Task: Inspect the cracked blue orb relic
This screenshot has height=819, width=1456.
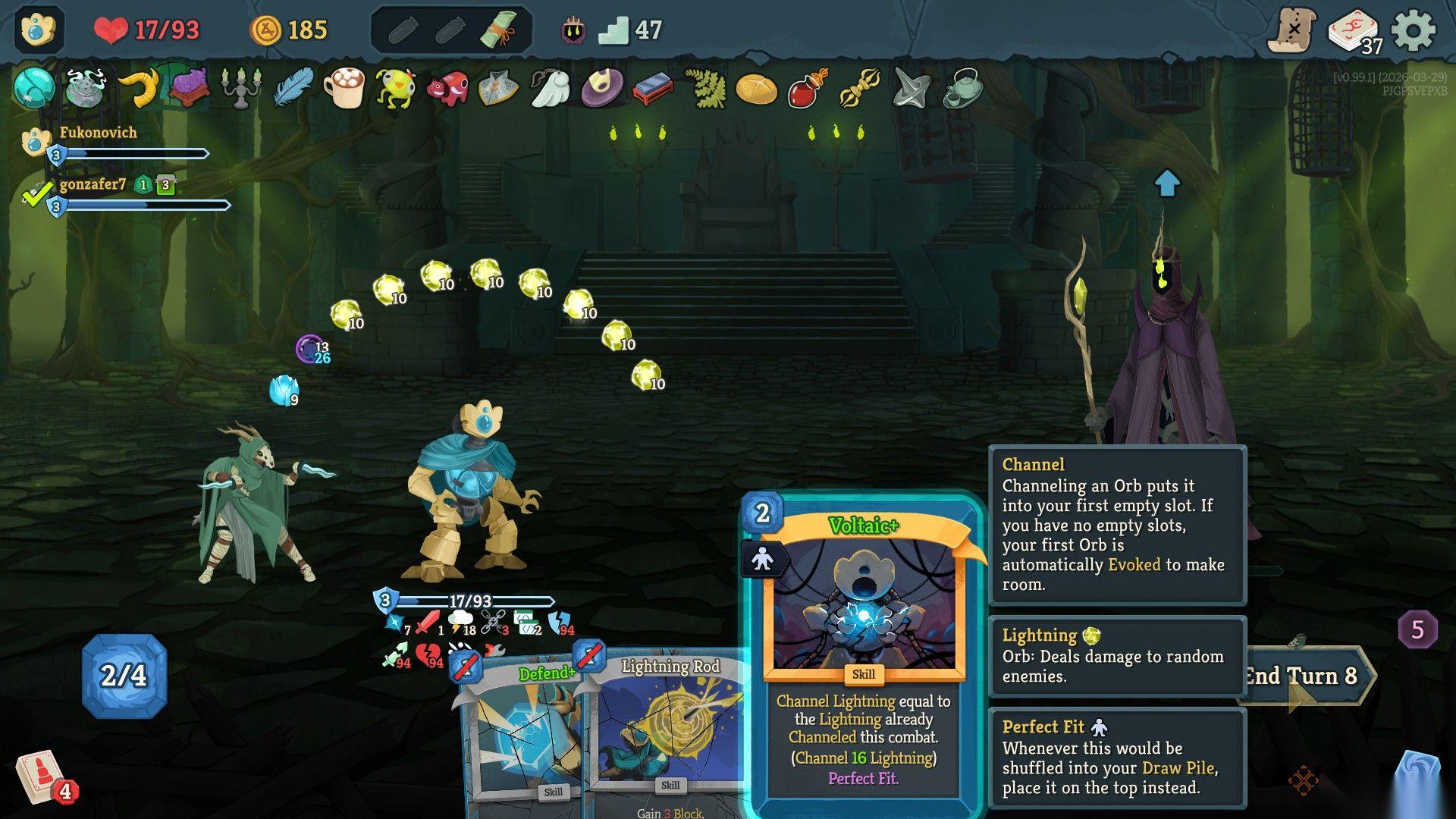Action: [x=34, y=88]
